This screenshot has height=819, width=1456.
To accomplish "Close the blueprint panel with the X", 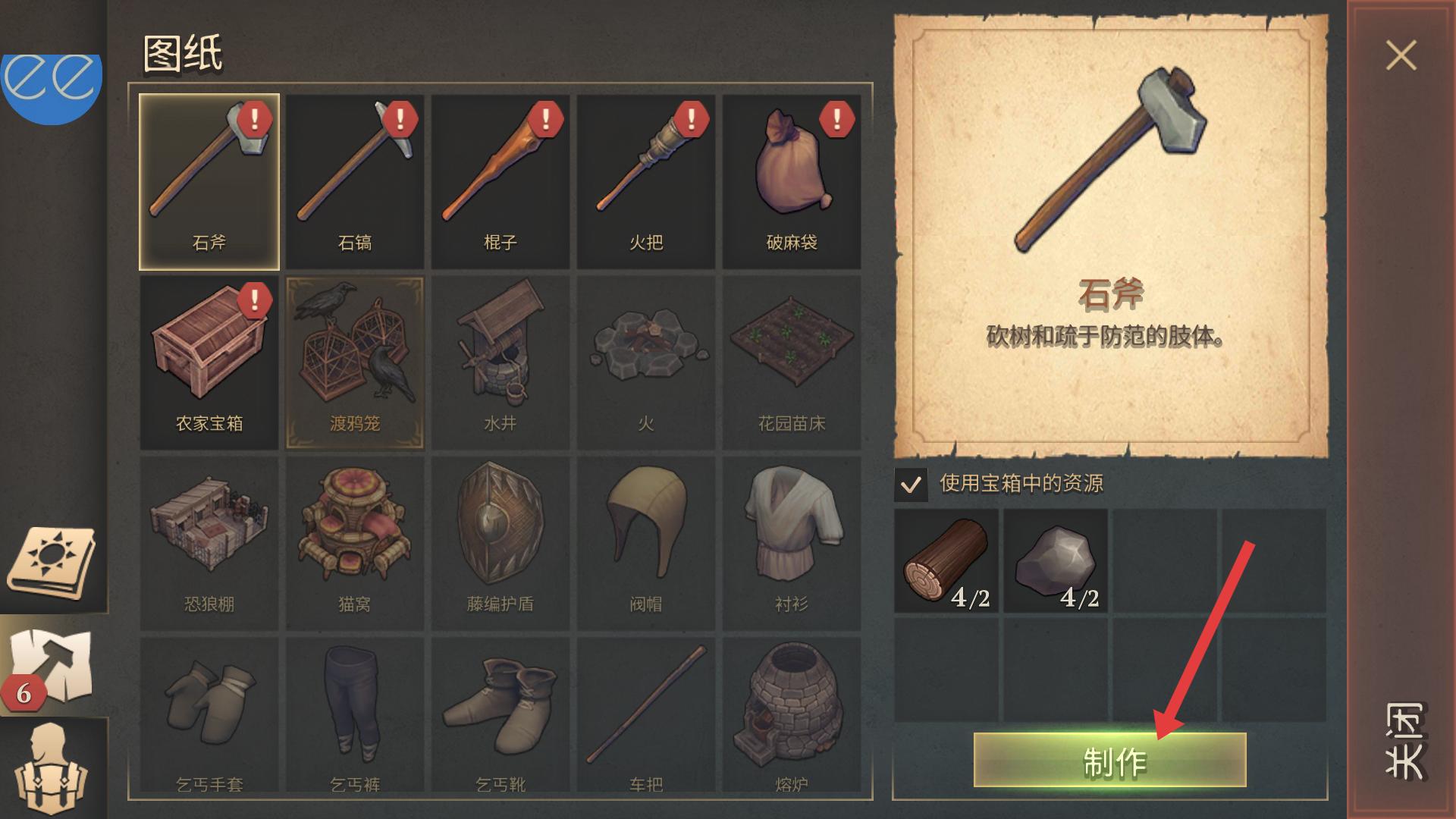I will click(1401, 55).
